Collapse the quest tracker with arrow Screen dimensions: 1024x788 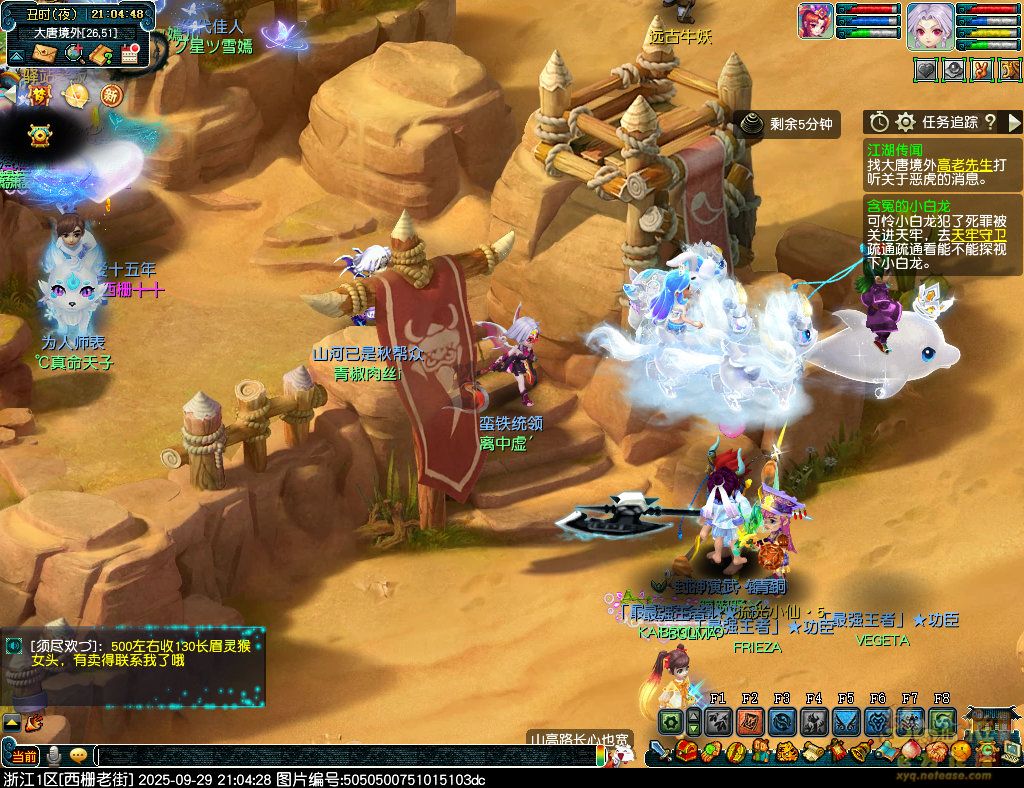click(x=1013, y=122)
